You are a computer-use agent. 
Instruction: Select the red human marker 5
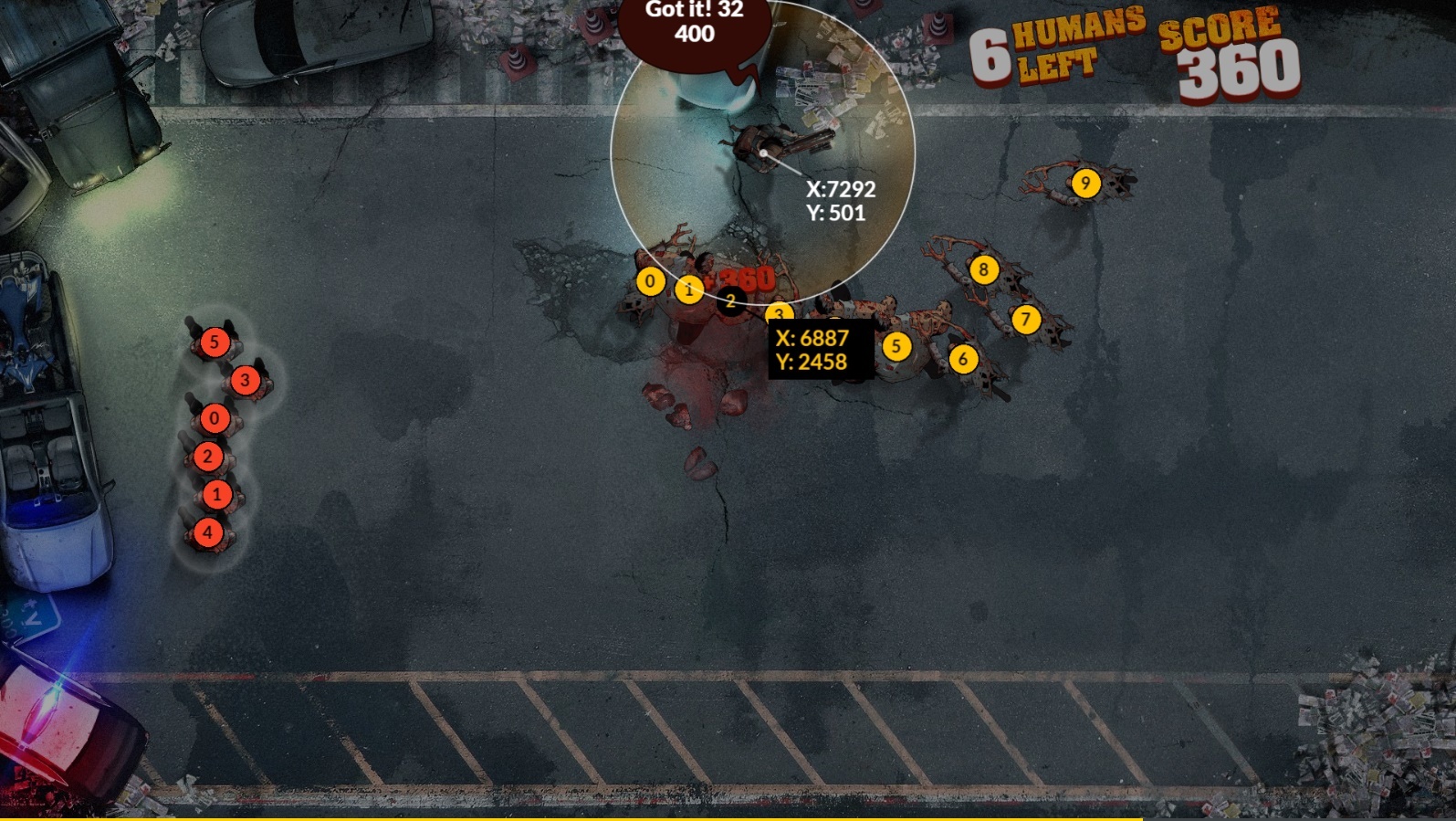point(215,342)
